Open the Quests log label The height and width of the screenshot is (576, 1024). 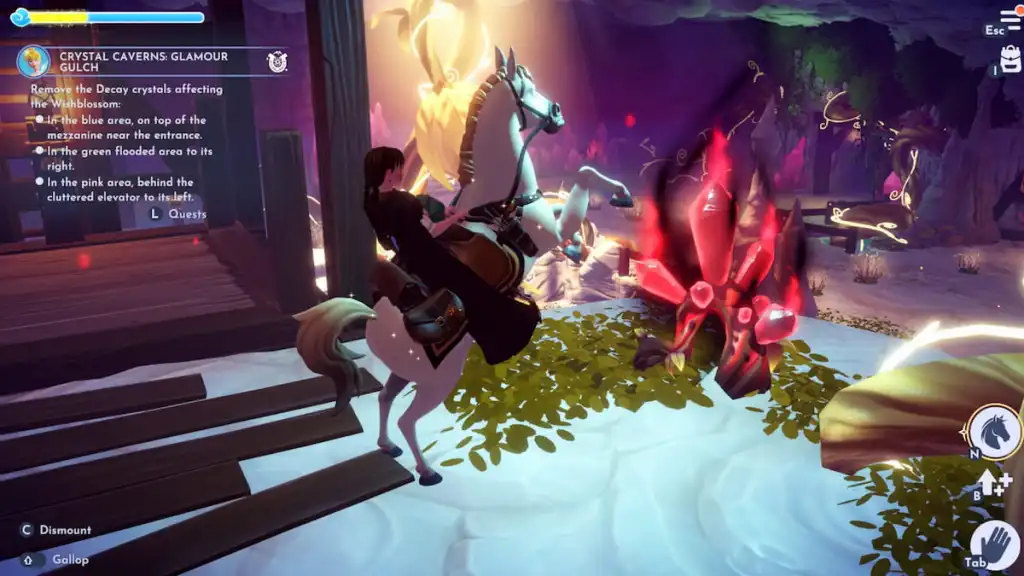(x=187, y=214)
